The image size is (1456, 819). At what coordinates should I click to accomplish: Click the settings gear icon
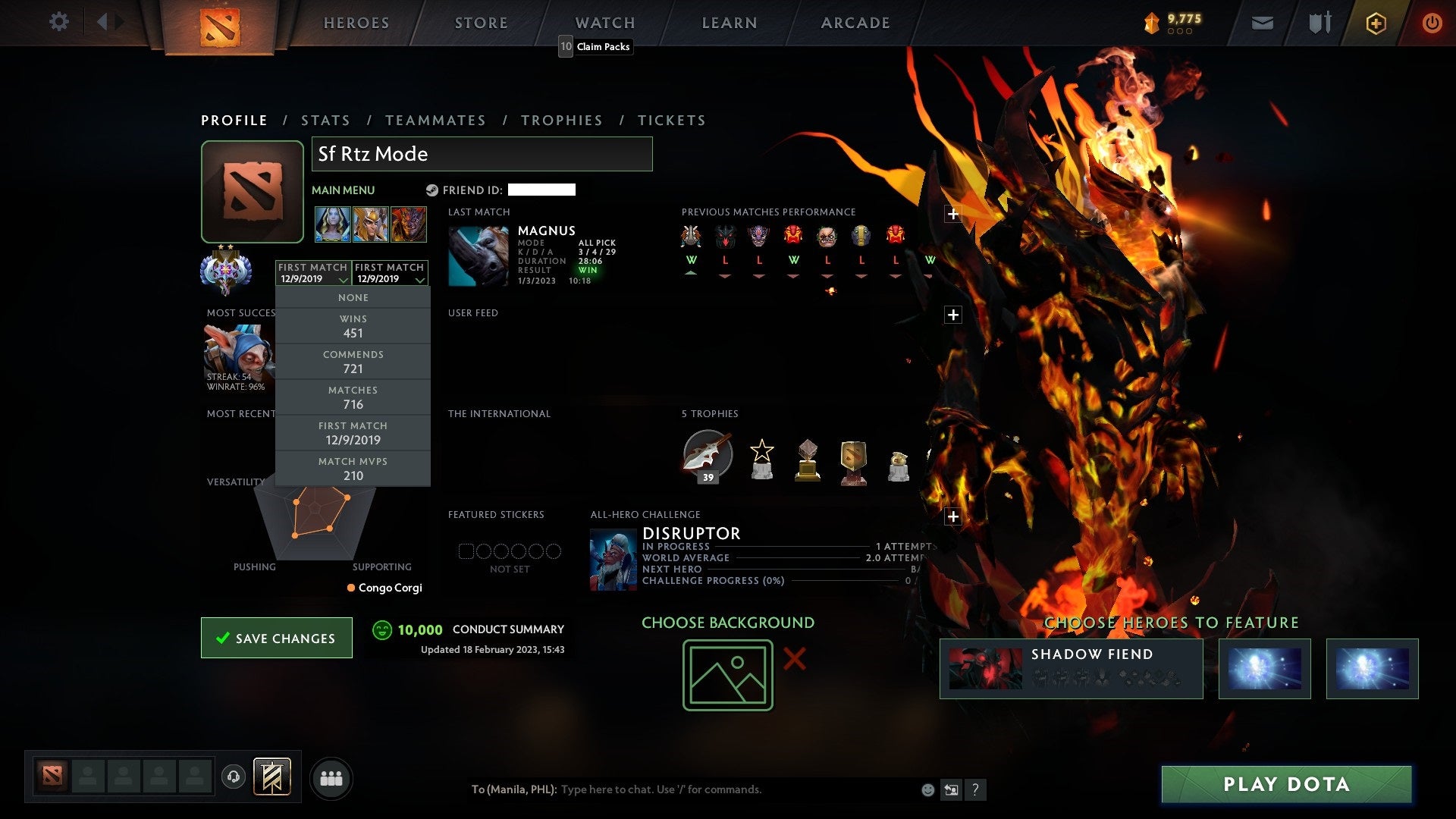tap(58, 22)
